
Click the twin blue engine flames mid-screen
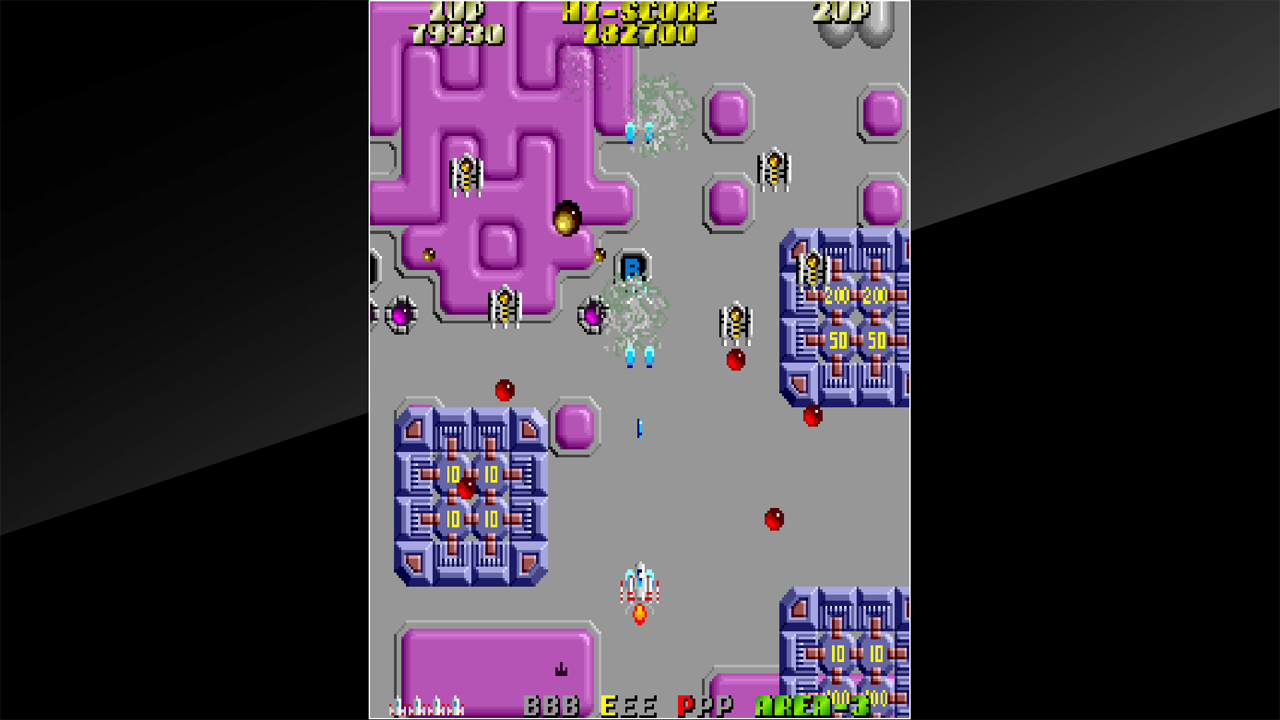(x=636, y=355)
